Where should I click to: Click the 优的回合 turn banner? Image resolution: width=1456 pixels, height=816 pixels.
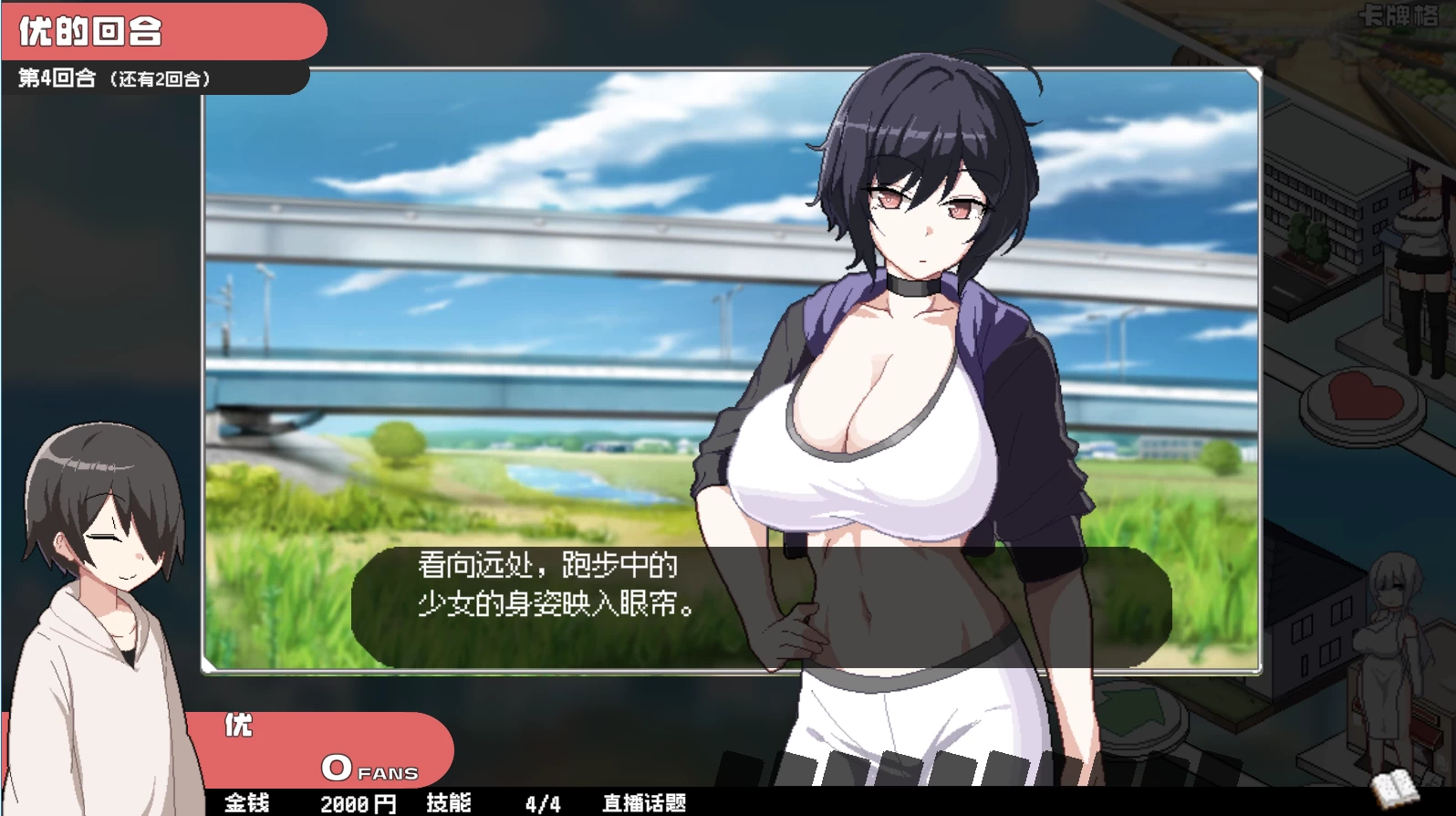(91, 30)
